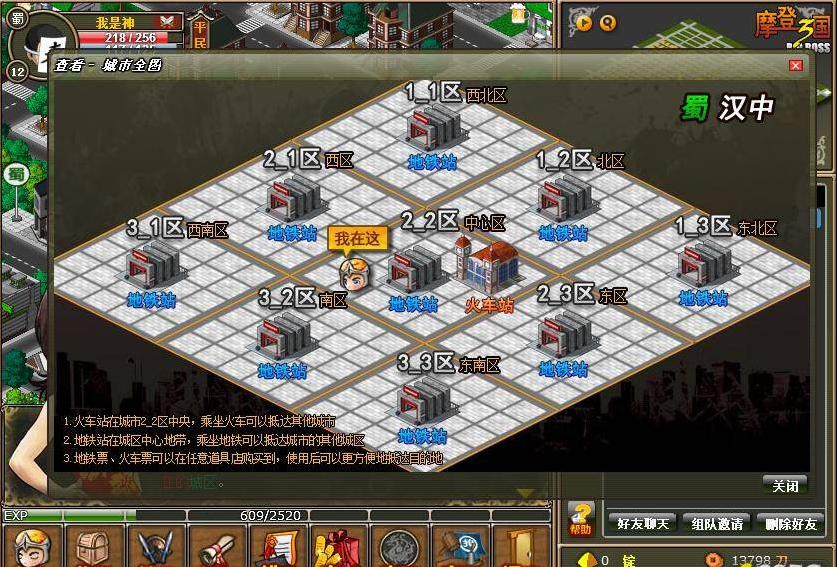Image resolution: width=837 pixels, height=567 pixels.
Task: Open the 好友聊天 friend chat
Action: (x=640, y=523)
